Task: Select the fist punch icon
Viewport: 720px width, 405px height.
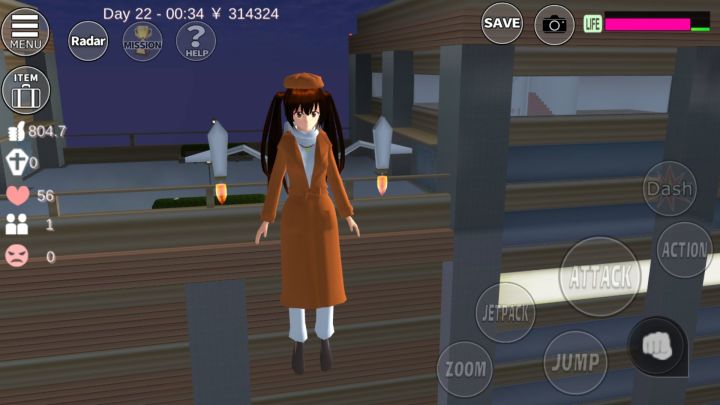Action: [x=656, y=346]
